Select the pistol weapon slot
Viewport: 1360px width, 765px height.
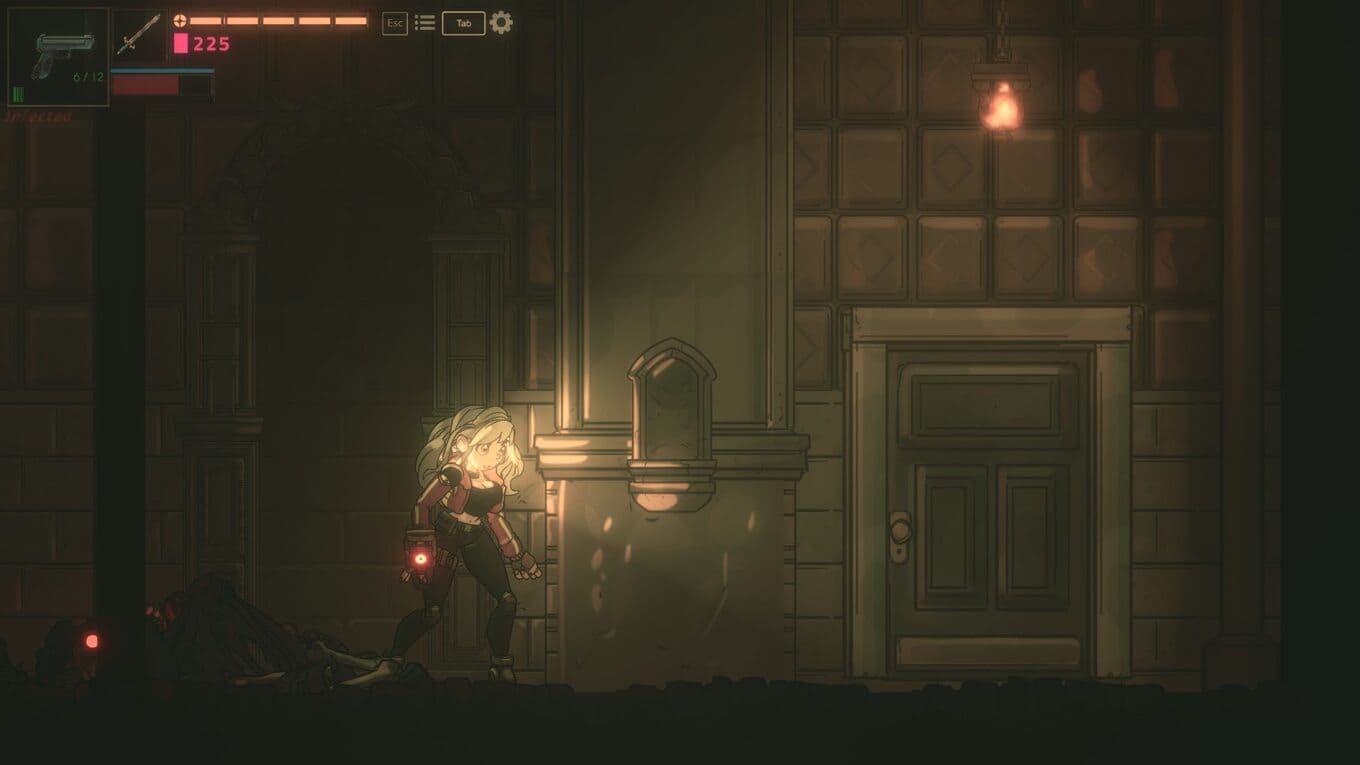click(x=58, y=56)
